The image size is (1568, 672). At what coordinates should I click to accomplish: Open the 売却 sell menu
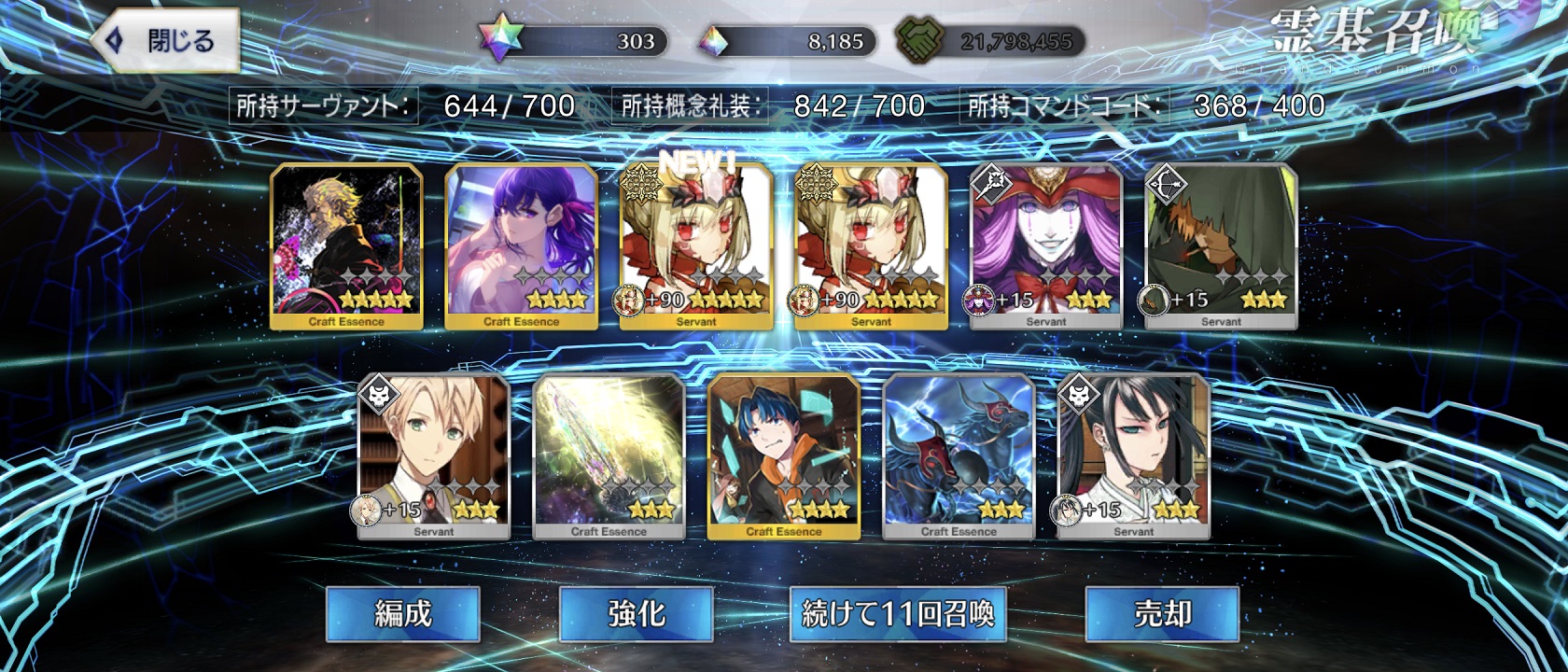tap(1162, 613)
